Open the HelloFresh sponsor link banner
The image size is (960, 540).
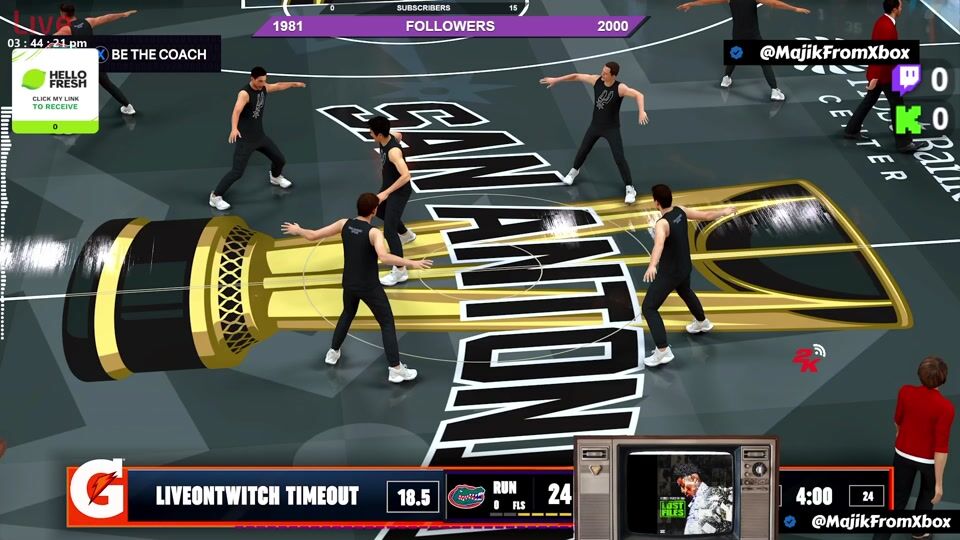coord(55,91)
